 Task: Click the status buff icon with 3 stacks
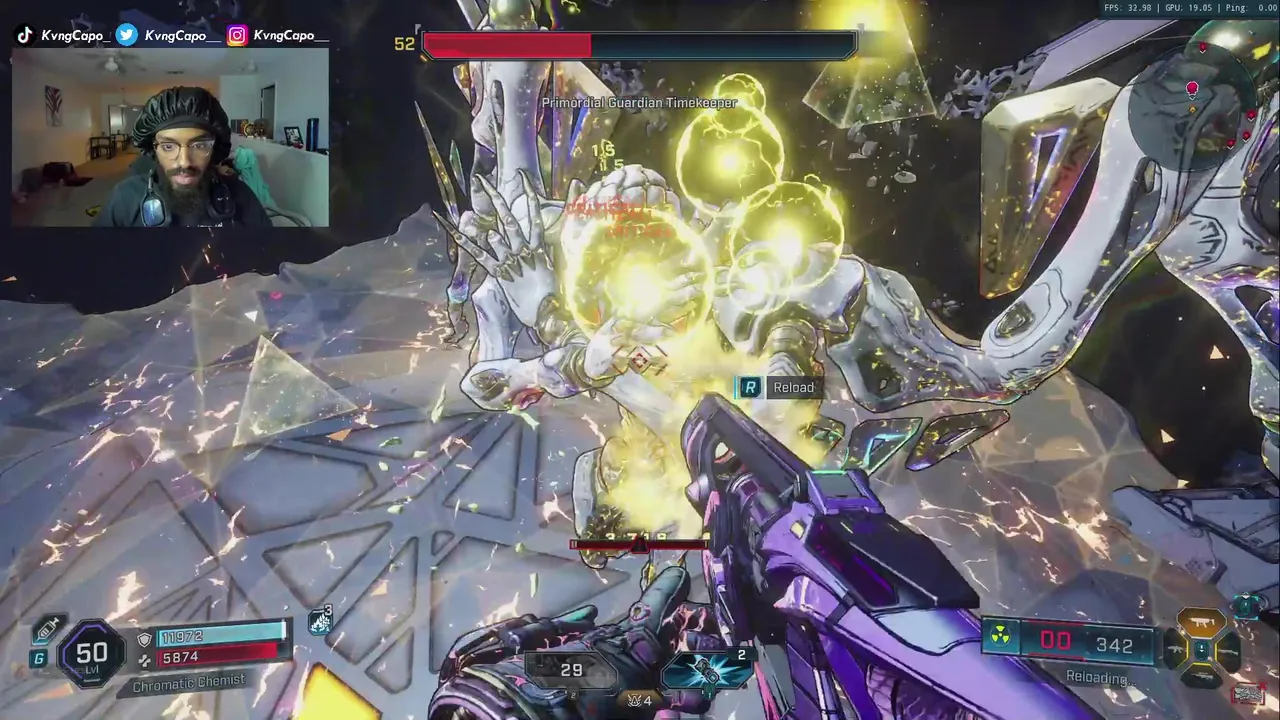pyautogui.click(x=320, y=622)
